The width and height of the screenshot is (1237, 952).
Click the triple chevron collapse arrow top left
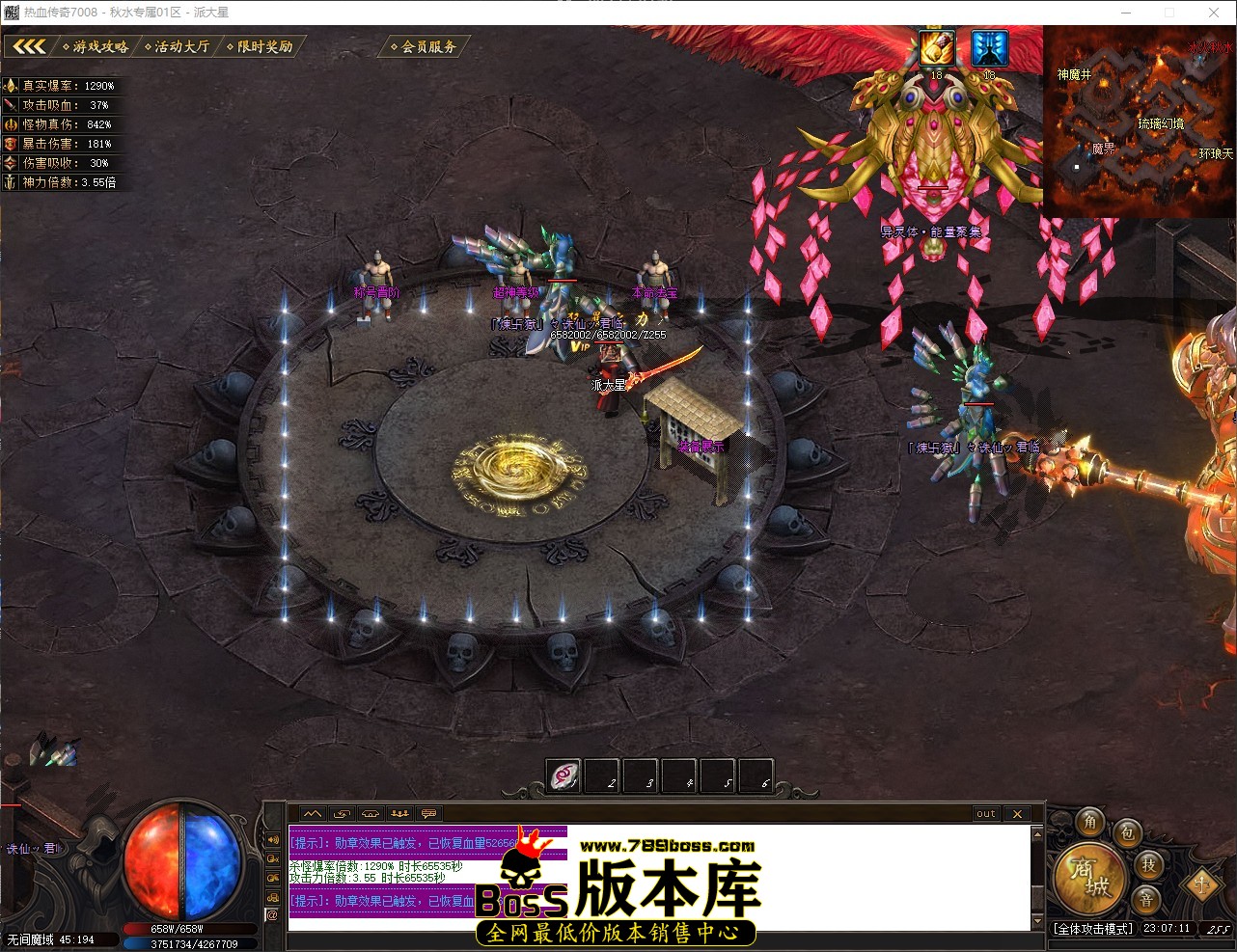pos(29,44)
